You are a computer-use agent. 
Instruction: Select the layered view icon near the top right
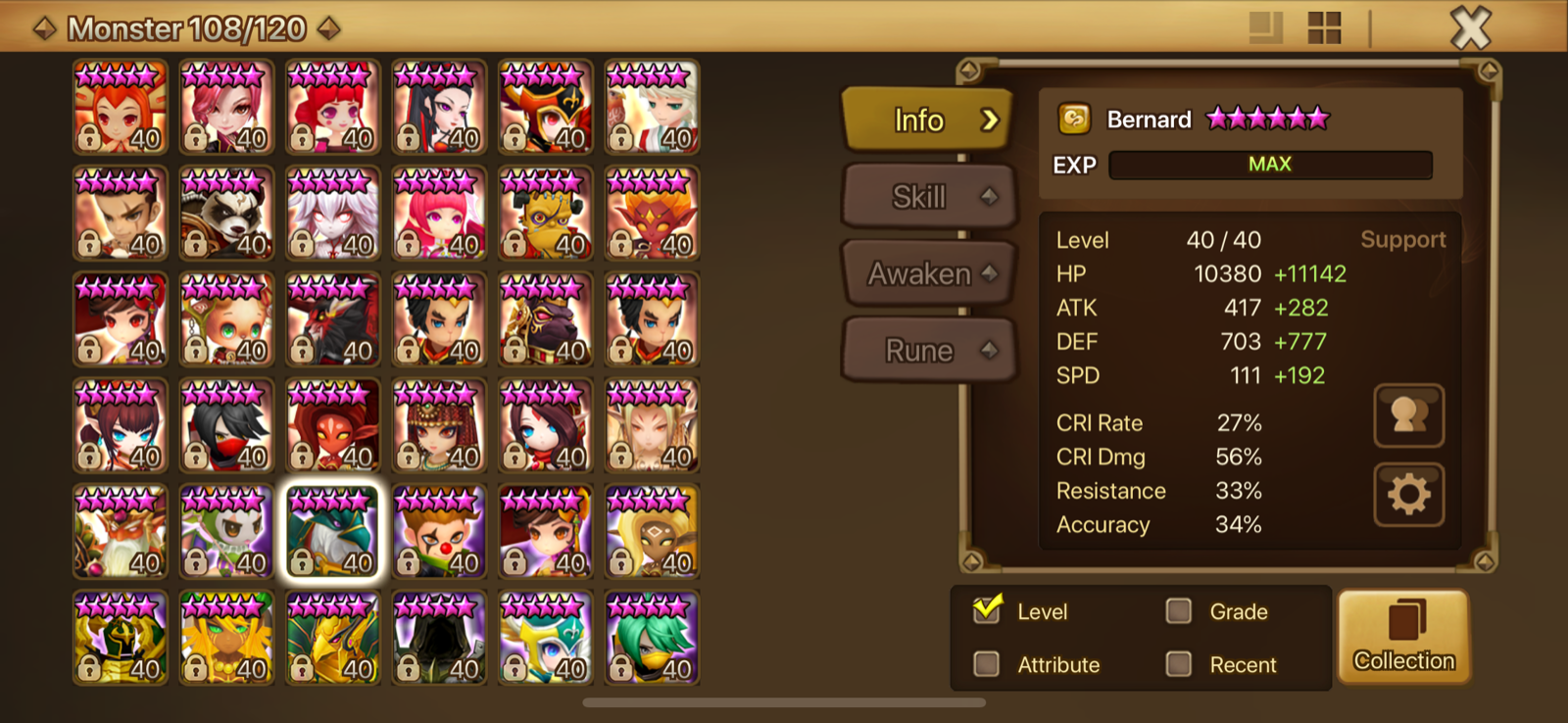(x=1264, y=29)
